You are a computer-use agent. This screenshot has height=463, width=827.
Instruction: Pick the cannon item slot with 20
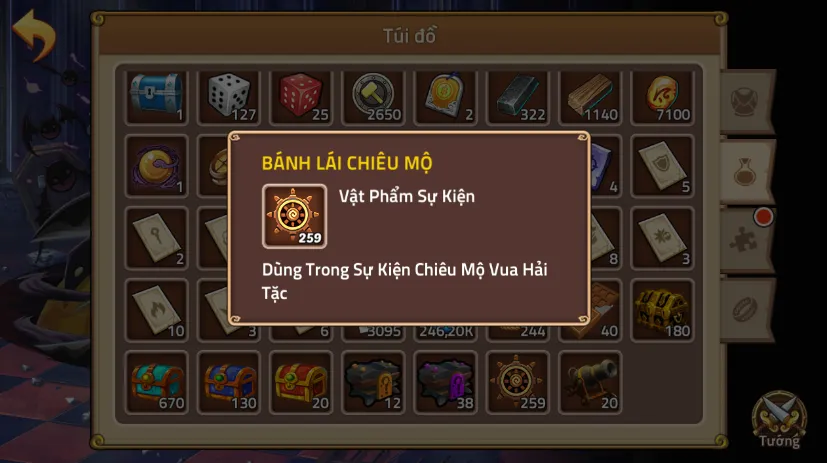click(590, 382)
